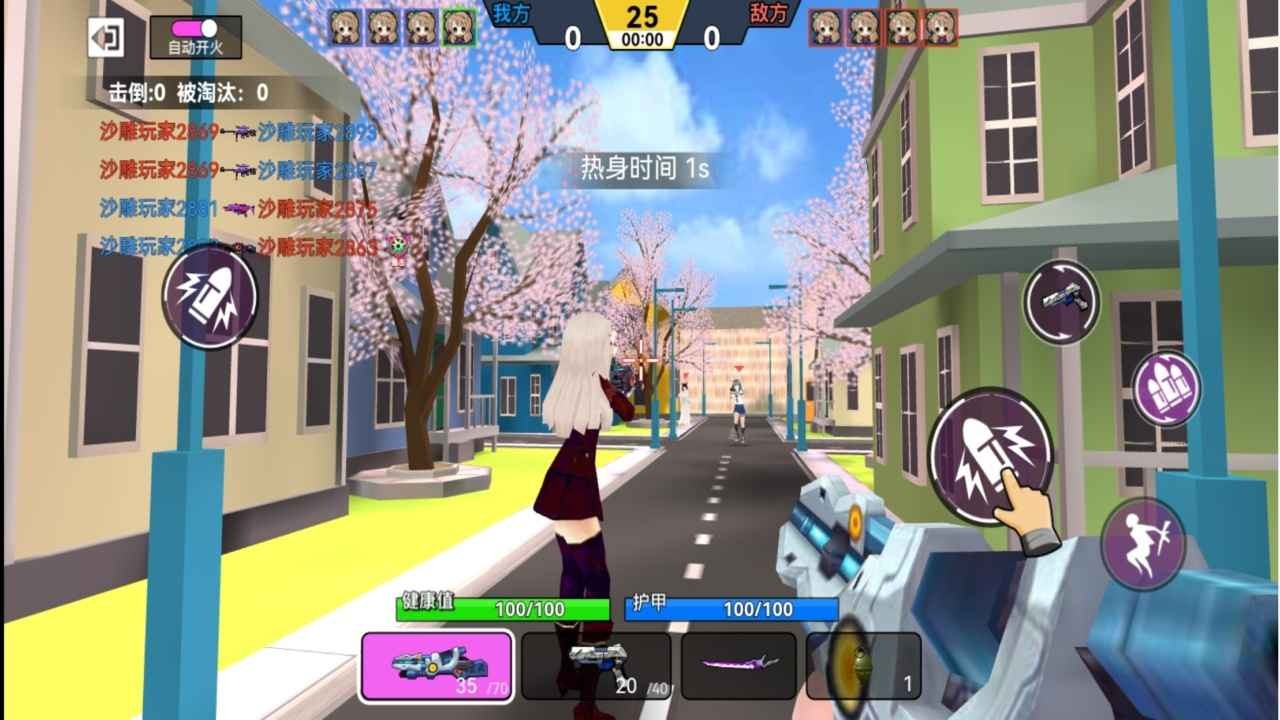The height and width of the screenshot is (720, 1280).
Task: Select the grenade slot
Action: 863,665
